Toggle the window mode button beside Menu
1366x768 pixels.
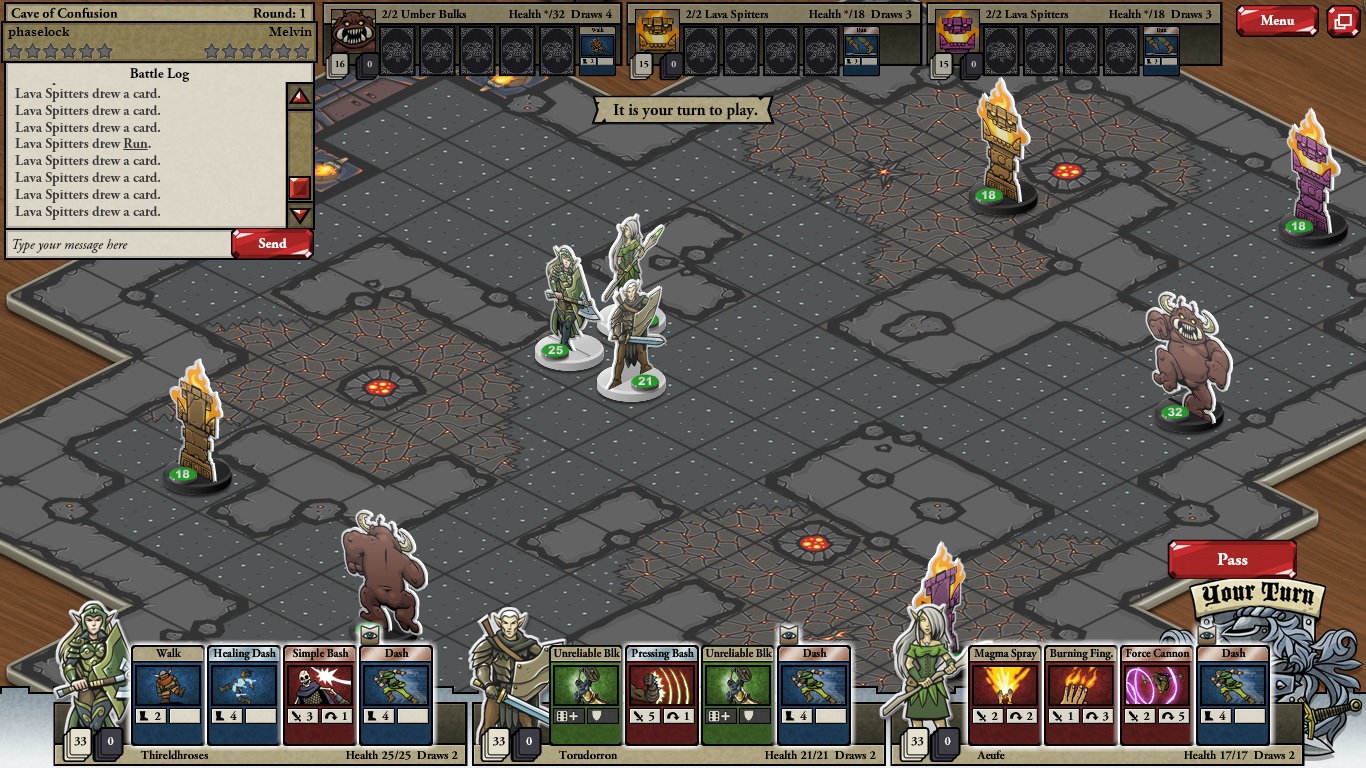point(1343,21)
